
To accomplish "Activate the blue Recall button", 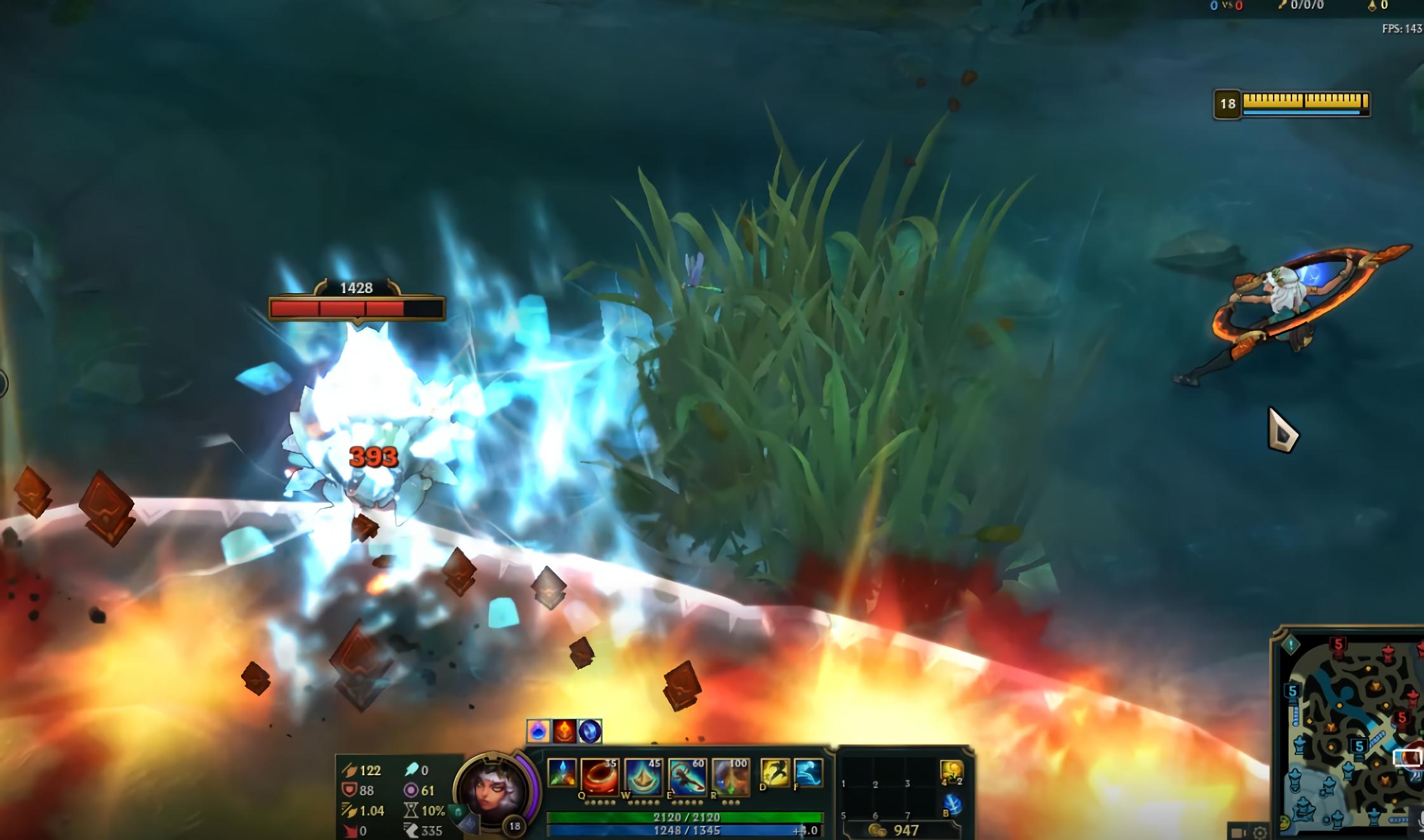I will pyautogui.click(x=952, y=806).
